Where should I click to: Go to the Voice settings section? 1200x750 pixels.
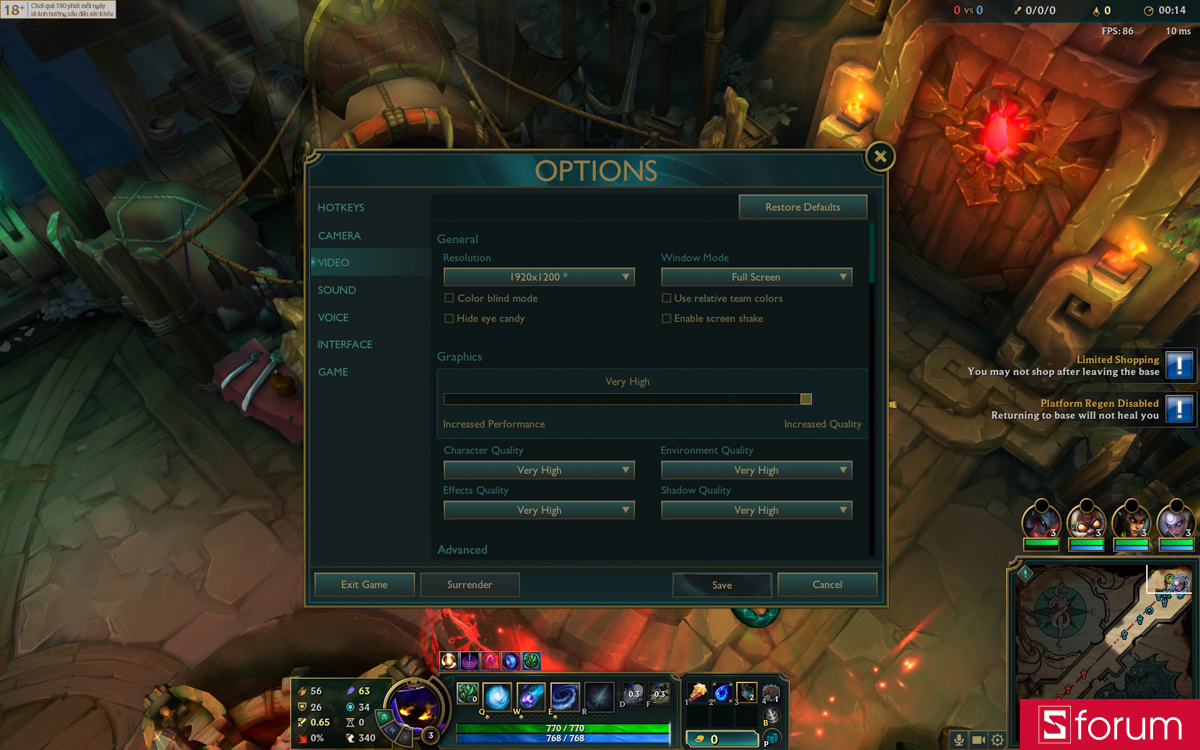click(x=333, y=318)
